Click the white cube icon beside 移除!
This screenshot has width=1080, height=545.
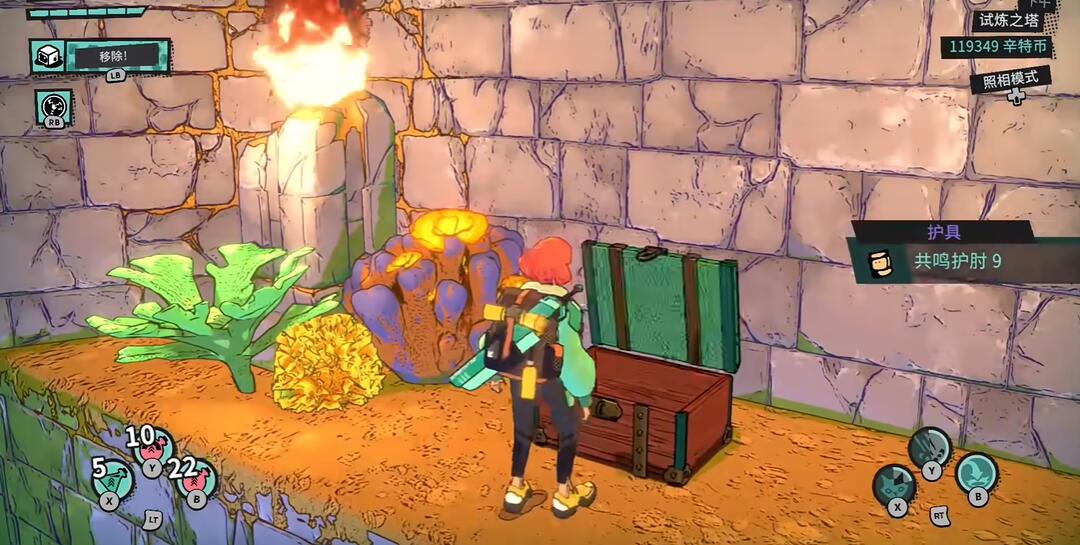pyautogui.click(x=47, y=56)
